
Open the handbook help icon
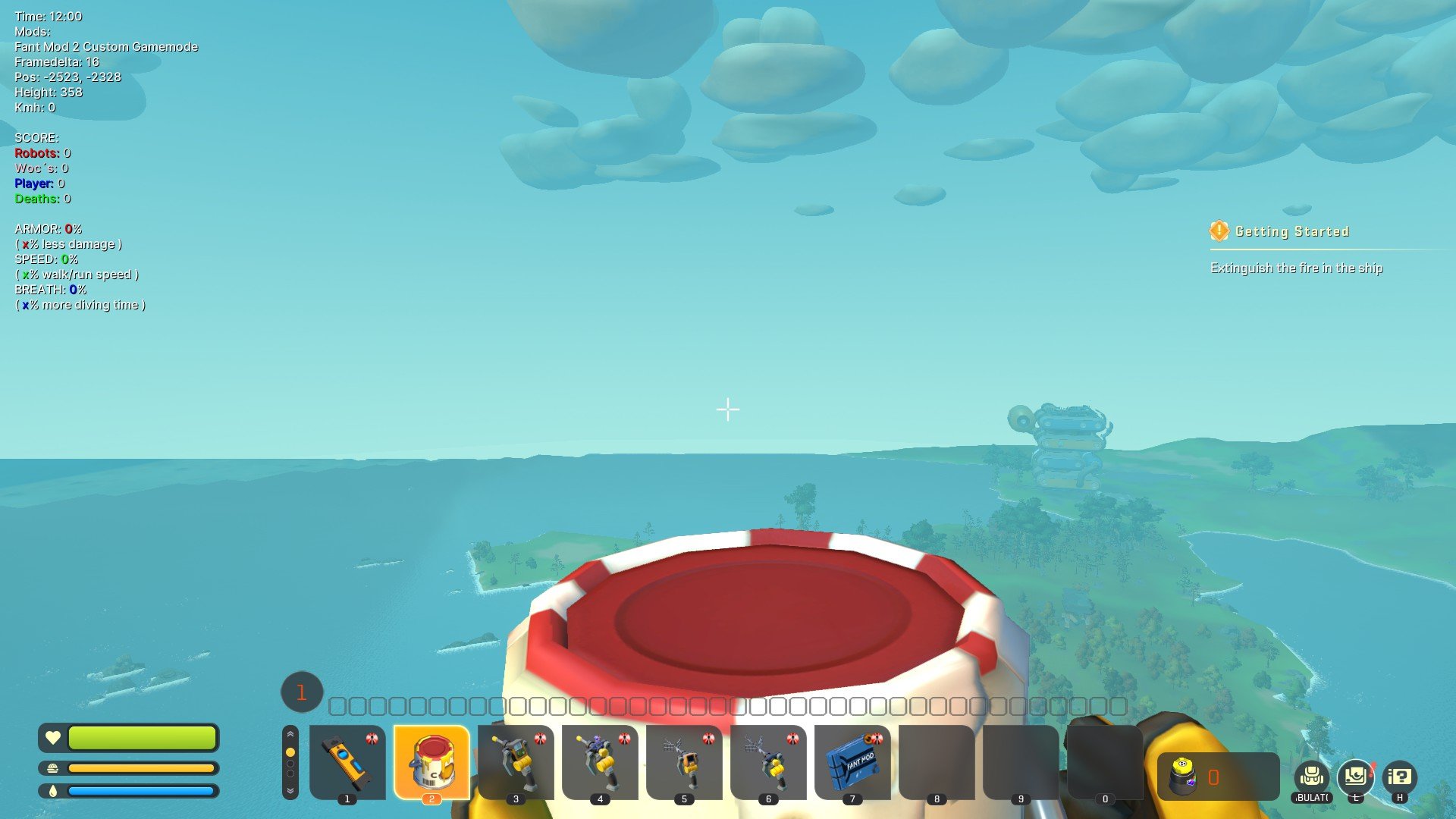click(x=1400, y=777)
